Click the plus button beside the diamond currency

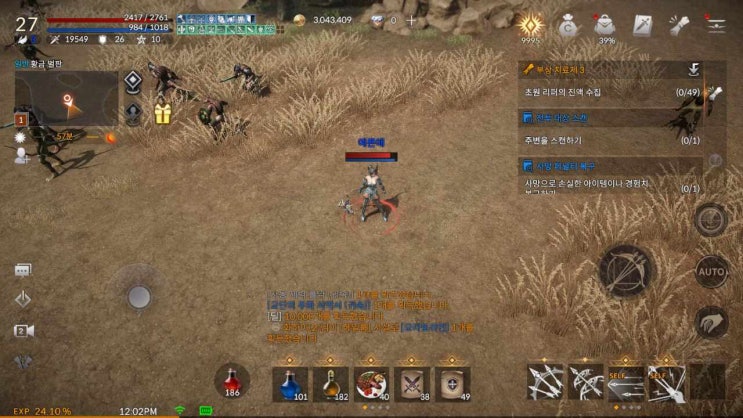410,20
